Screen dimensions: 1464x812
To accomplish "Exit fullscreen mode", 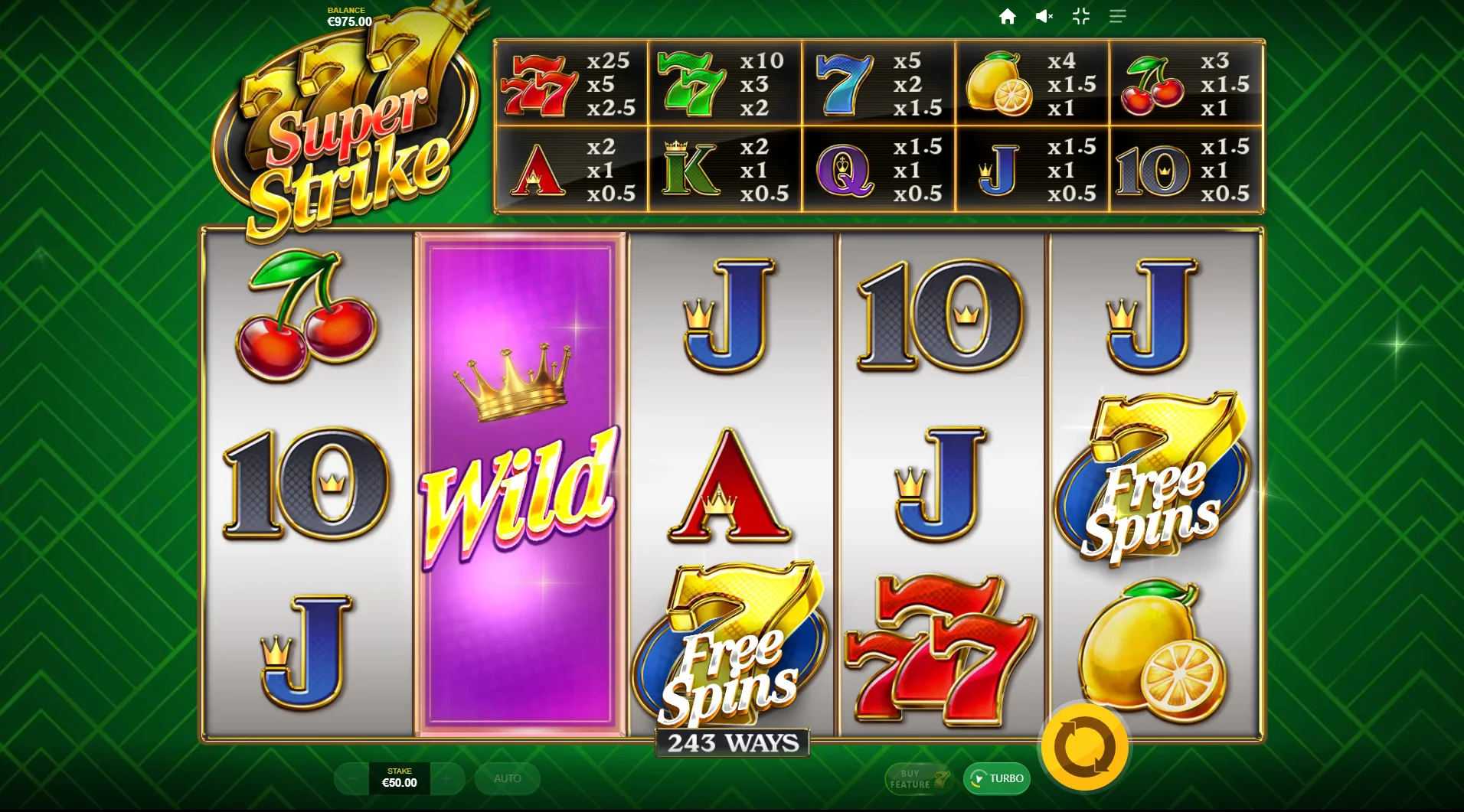I will click(1081, 16).
